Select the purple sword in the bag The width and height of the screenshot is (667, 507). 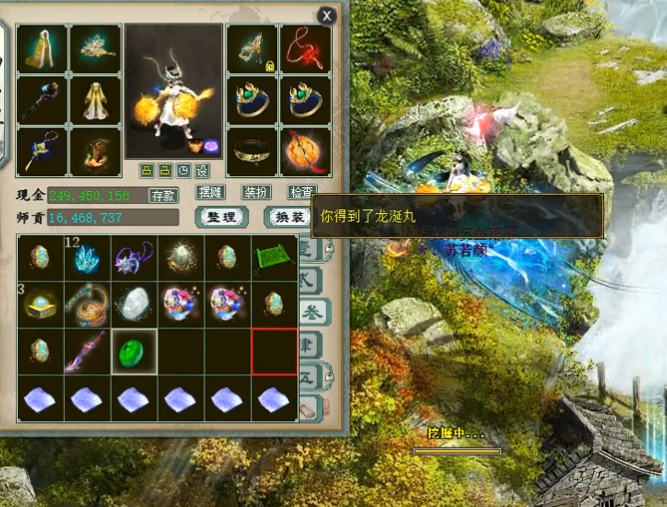[x=86, y=353]
